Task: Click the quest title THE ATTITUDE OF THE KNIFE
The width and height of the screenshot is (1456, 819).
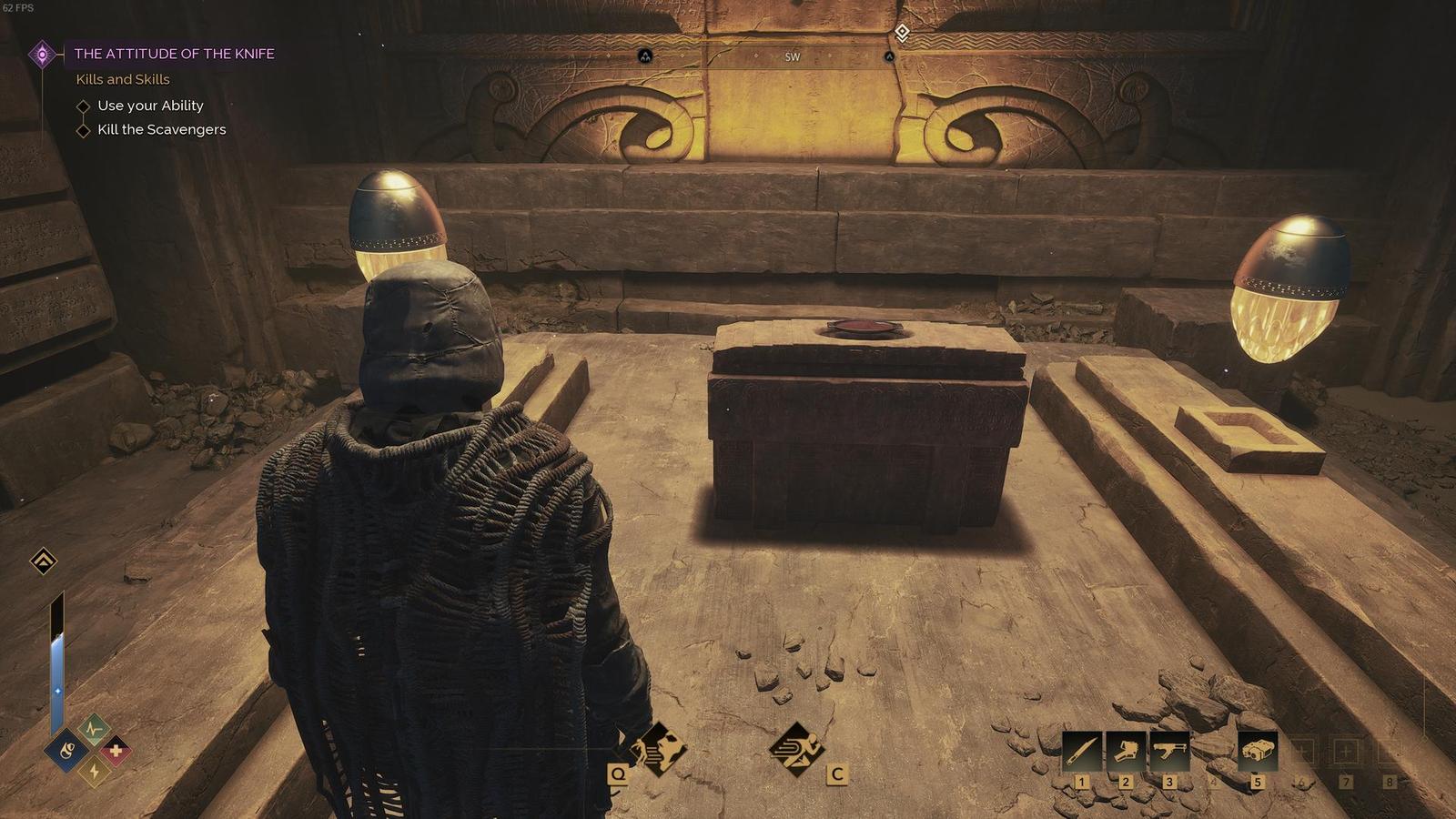Action: [175, 54]
